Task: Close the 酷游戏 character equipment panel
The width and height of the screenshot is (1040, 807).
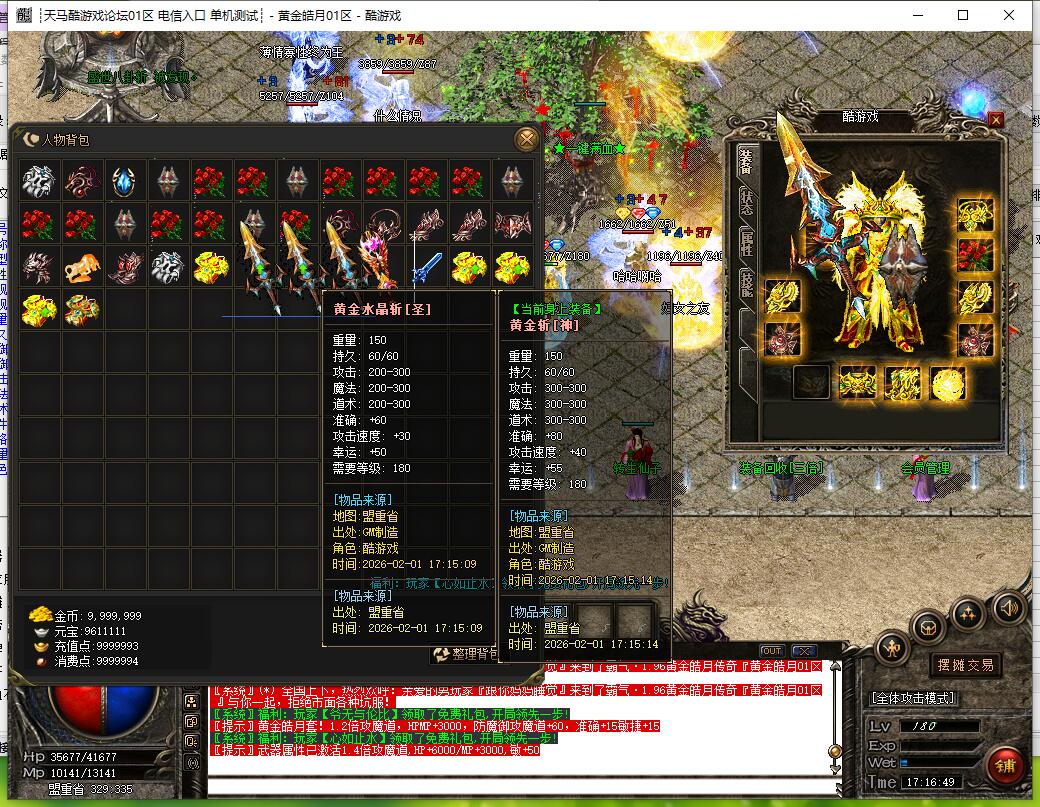Action: pos(995,119)
